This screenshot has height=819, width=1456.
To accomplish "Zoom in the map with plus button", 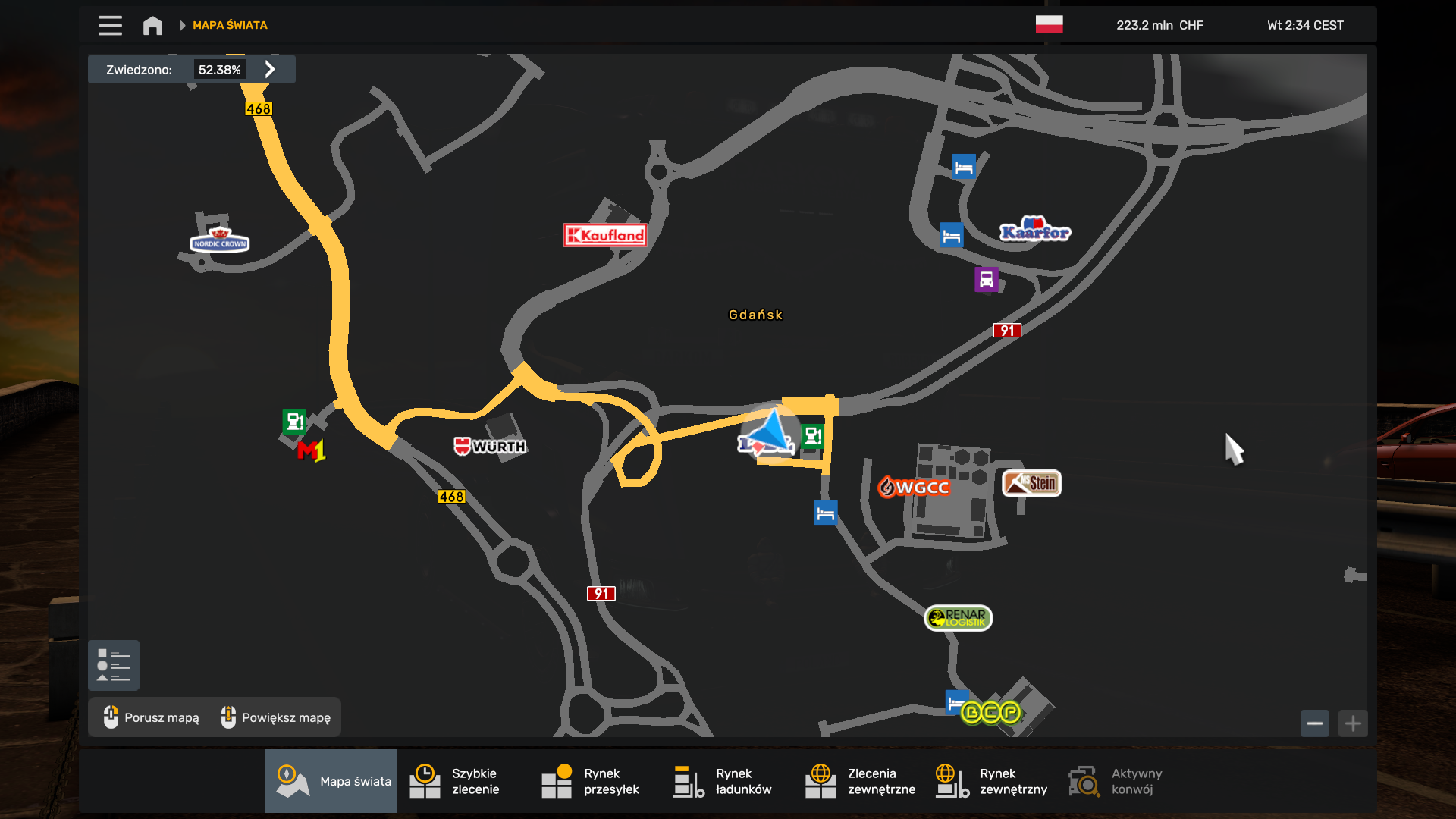I will tap(1353, 723).
